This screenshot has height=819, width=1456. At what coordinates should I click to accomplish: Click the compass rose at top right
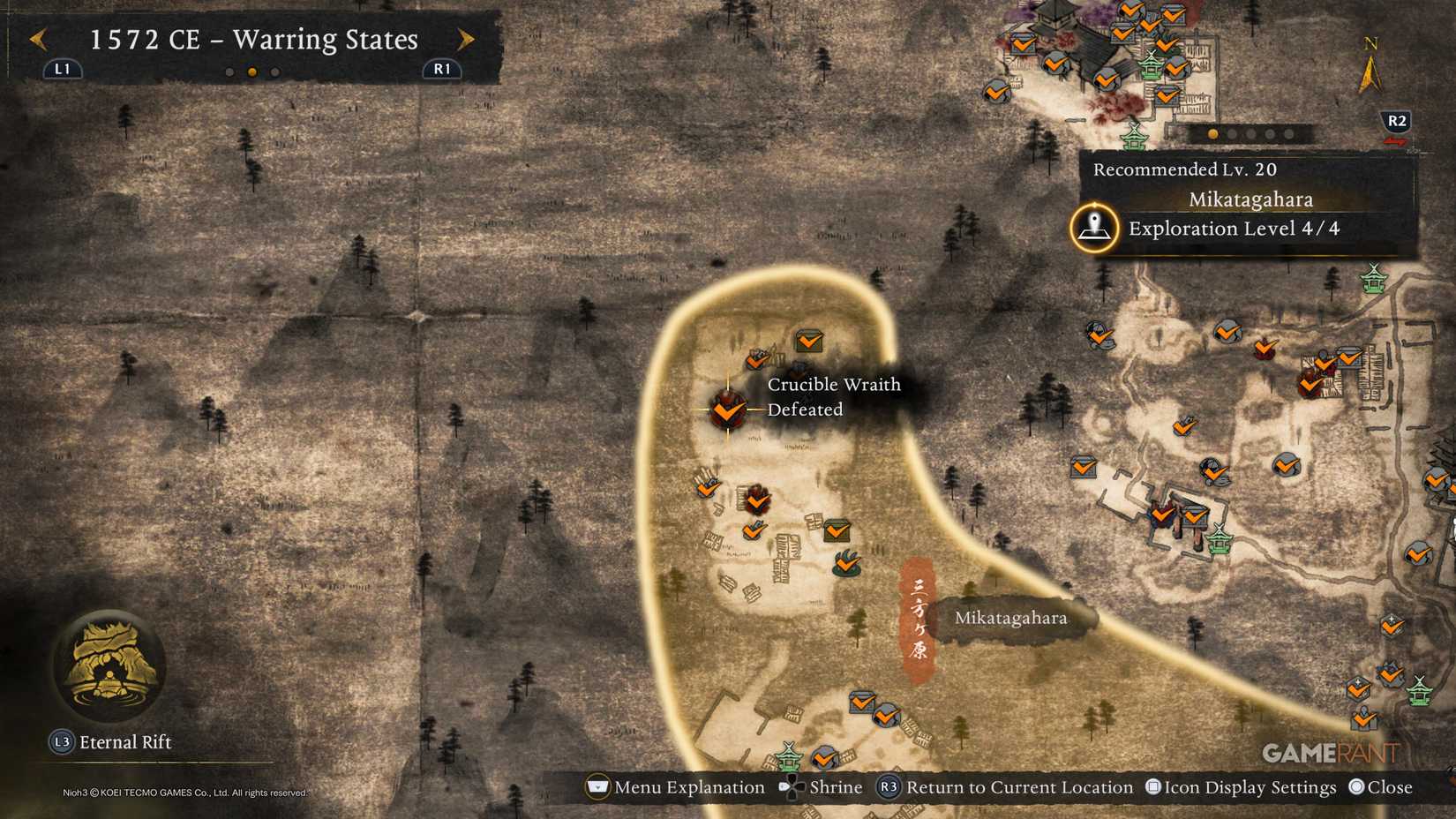(x=1370, y=60)
